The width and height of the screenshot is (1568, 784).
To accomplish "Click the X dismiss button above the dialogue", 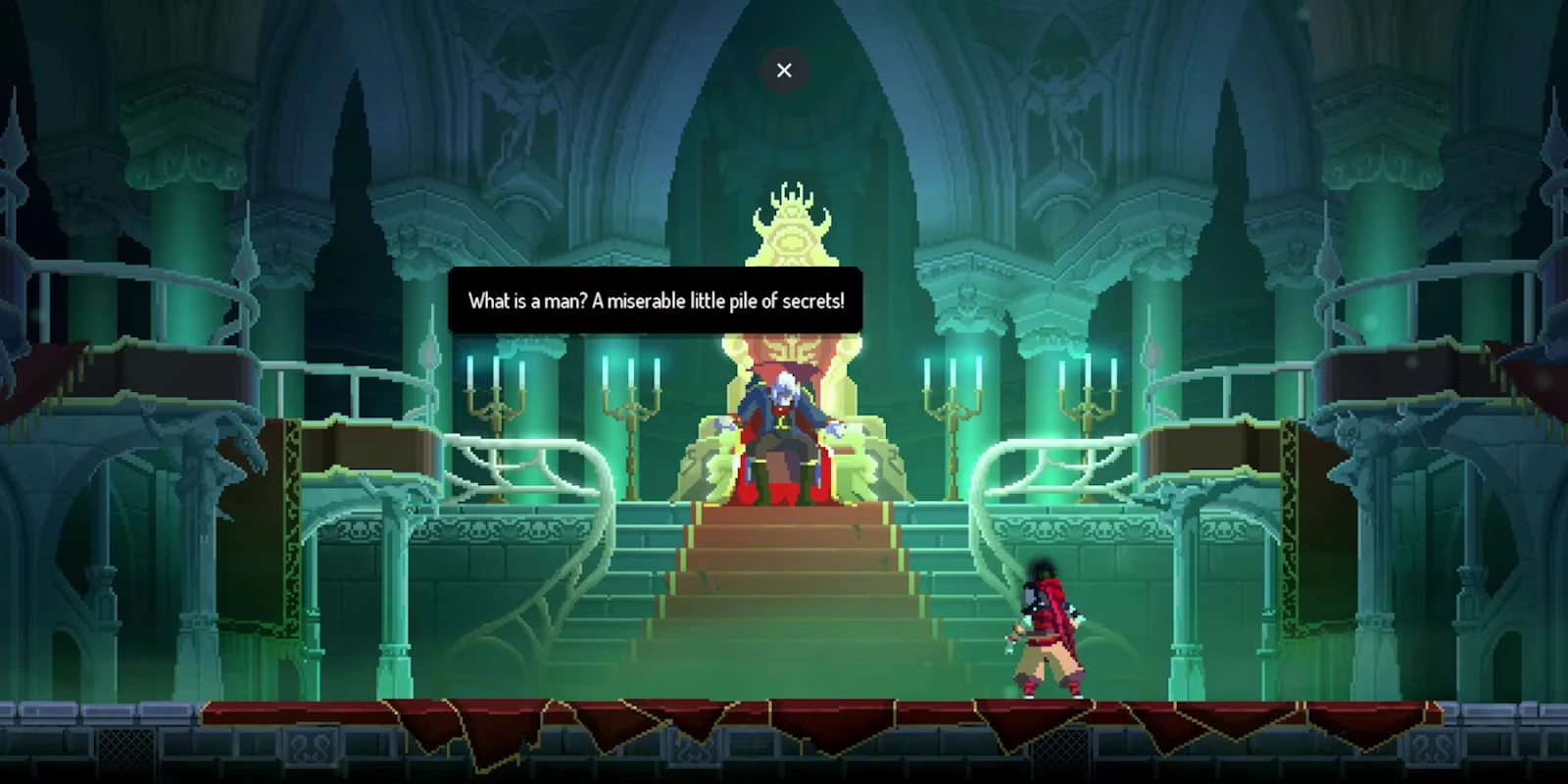I will pos(784,70).
